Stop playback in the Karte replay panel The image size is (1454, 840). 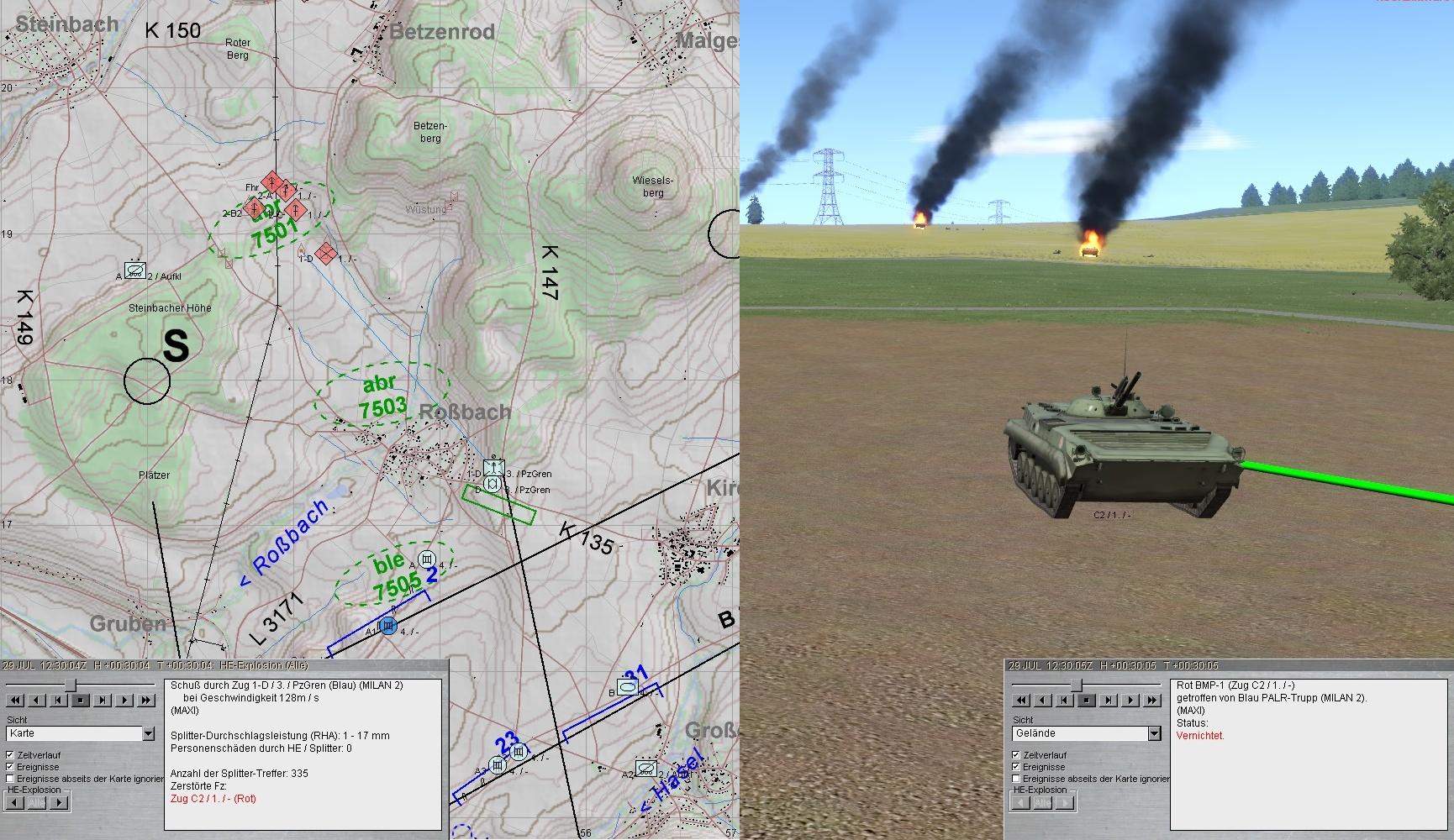(81, 700)
